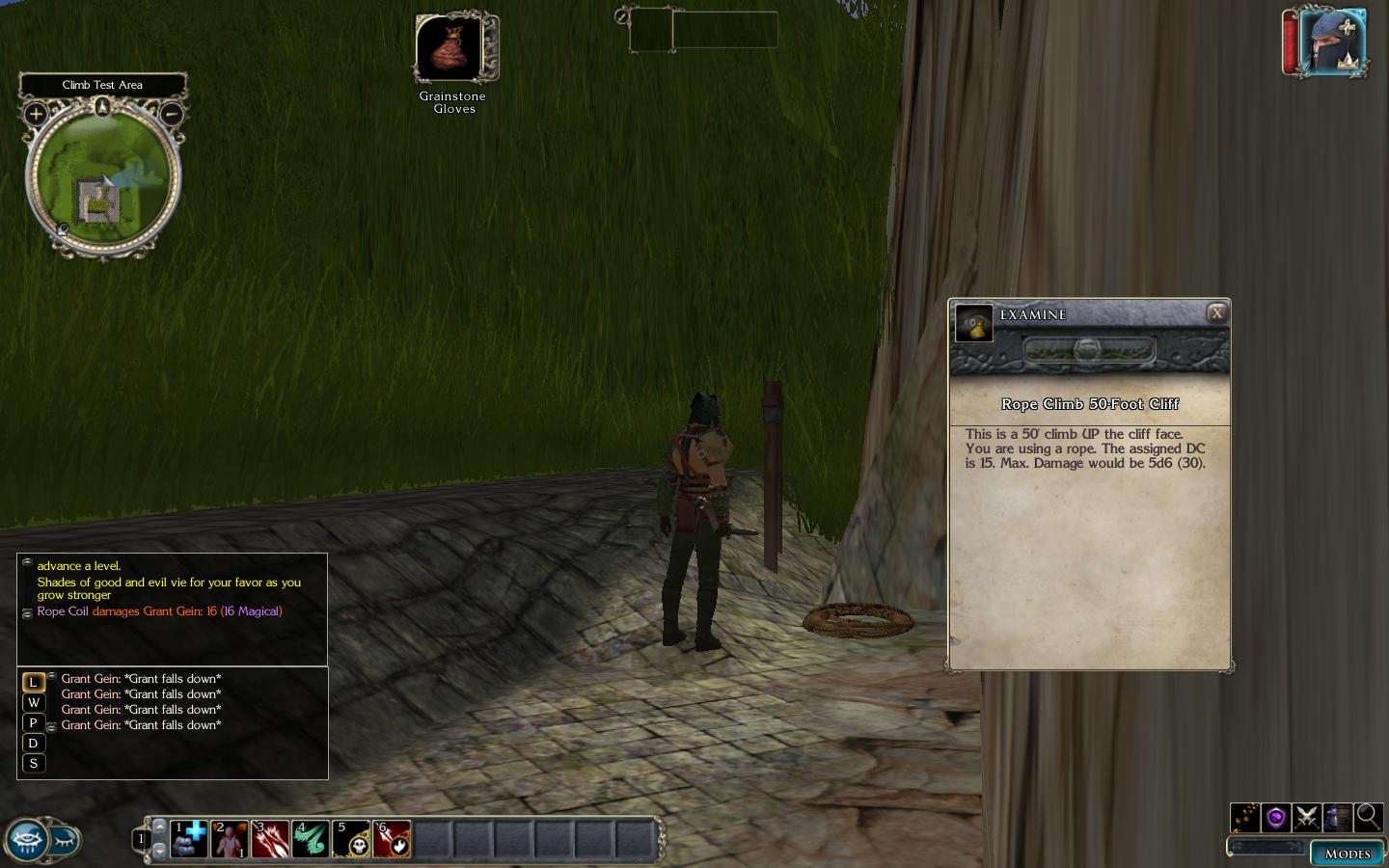Click the circular minimap

(102, 179)
